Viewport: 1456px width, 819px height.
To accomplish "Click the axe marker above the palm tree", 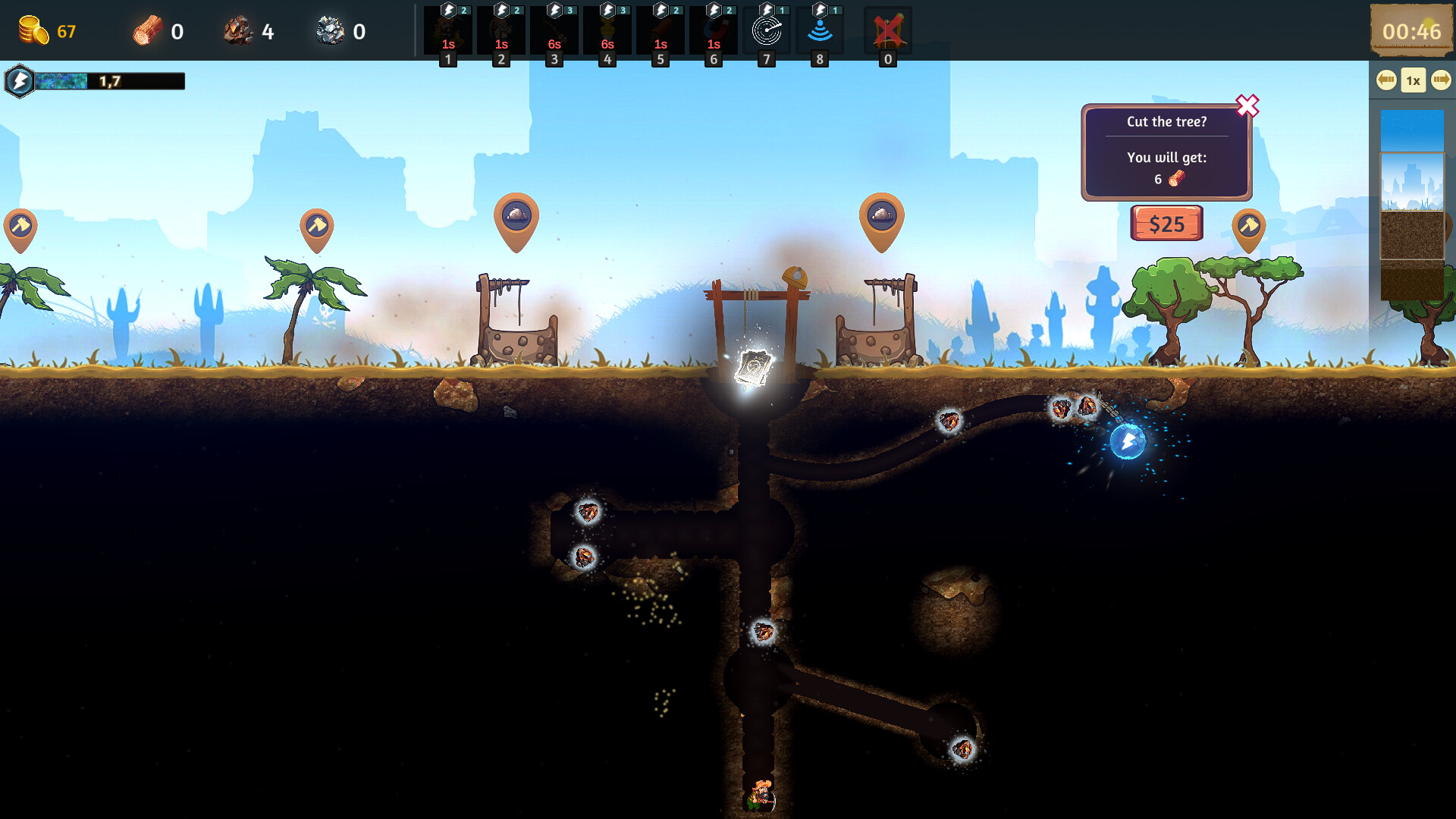I will [x=319, y=224].
